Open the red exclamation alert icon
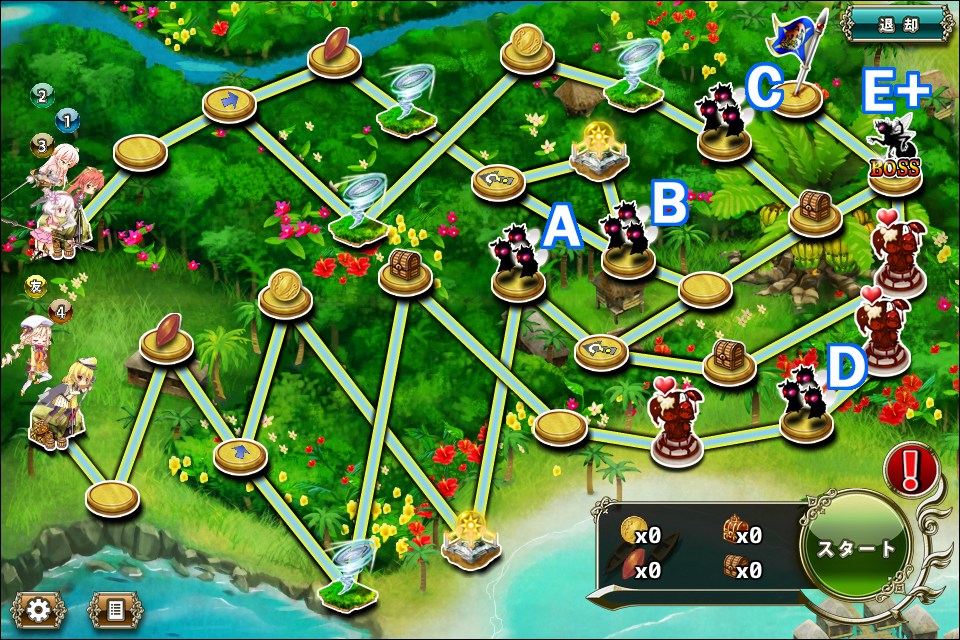This screenshot has width=960, height=640. click(910, 466)
